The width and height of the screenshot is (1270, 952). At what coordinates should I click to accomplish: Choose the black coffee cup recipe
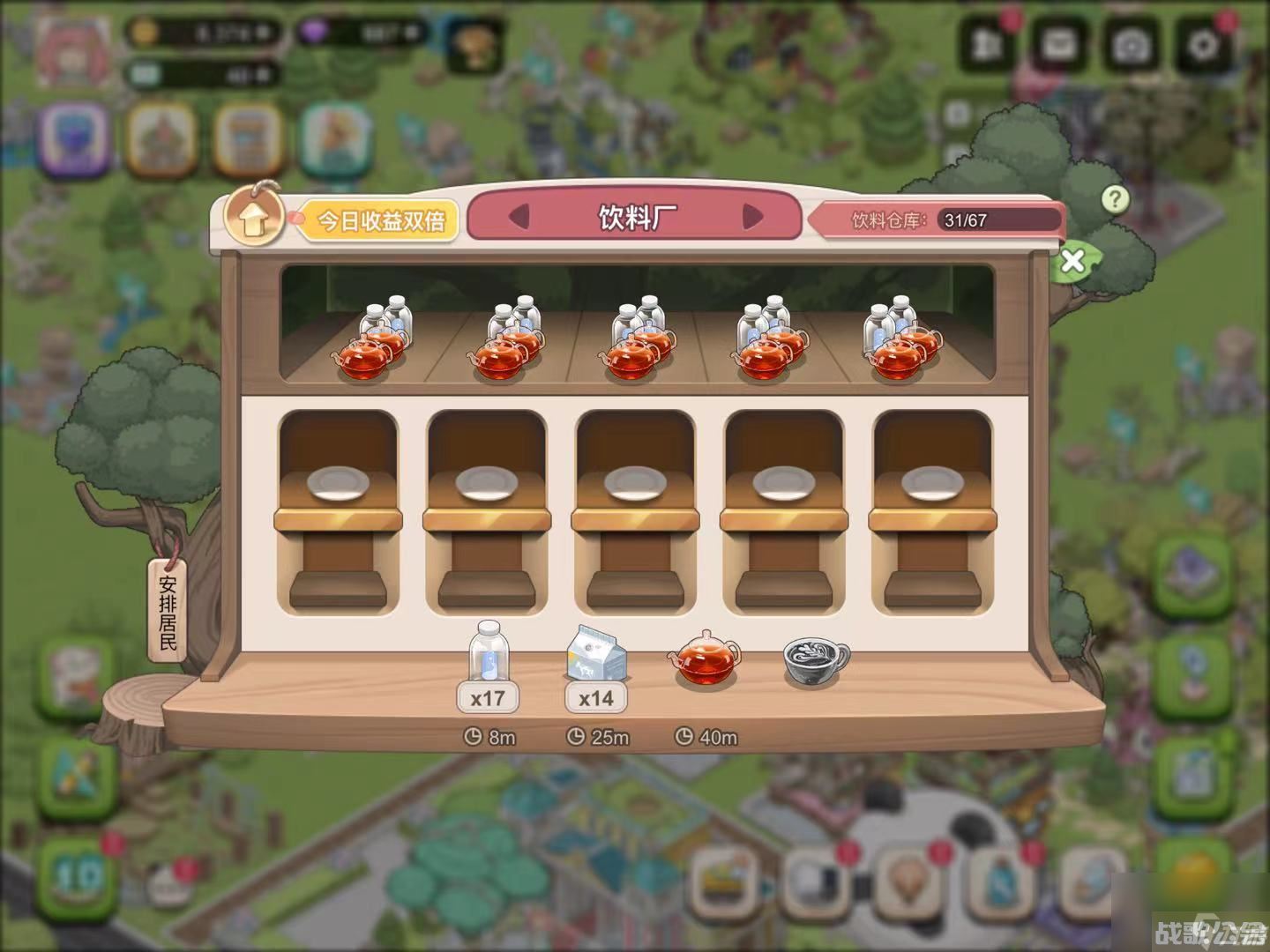tap(815, 660)
